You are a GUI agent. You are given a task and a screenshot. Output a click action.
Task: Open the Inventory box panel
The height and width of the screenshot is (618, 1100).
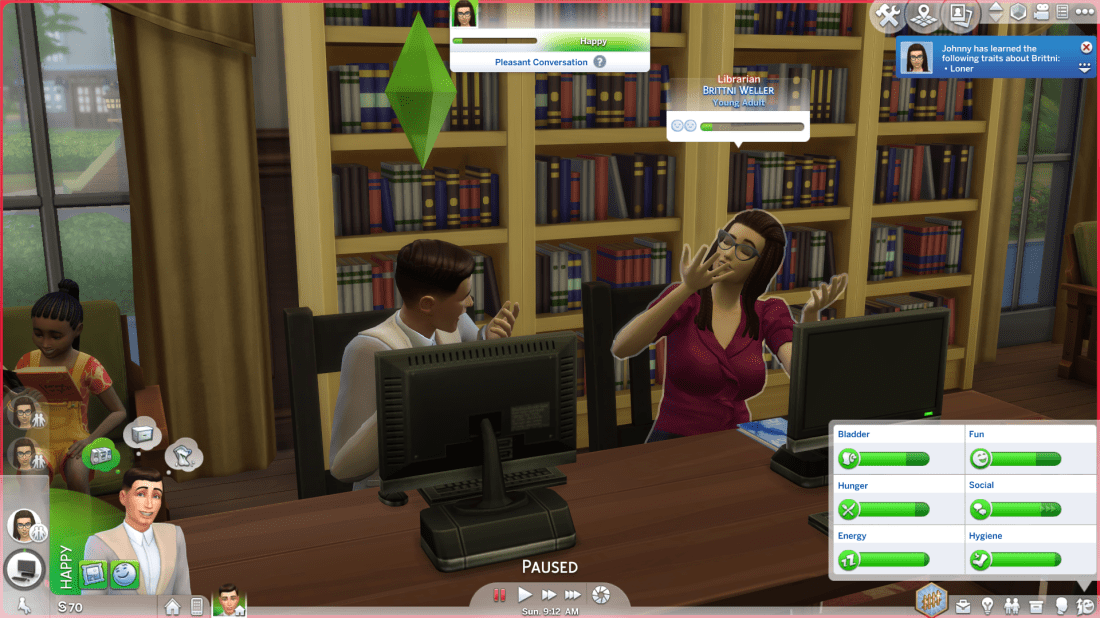coord(1037,606)
